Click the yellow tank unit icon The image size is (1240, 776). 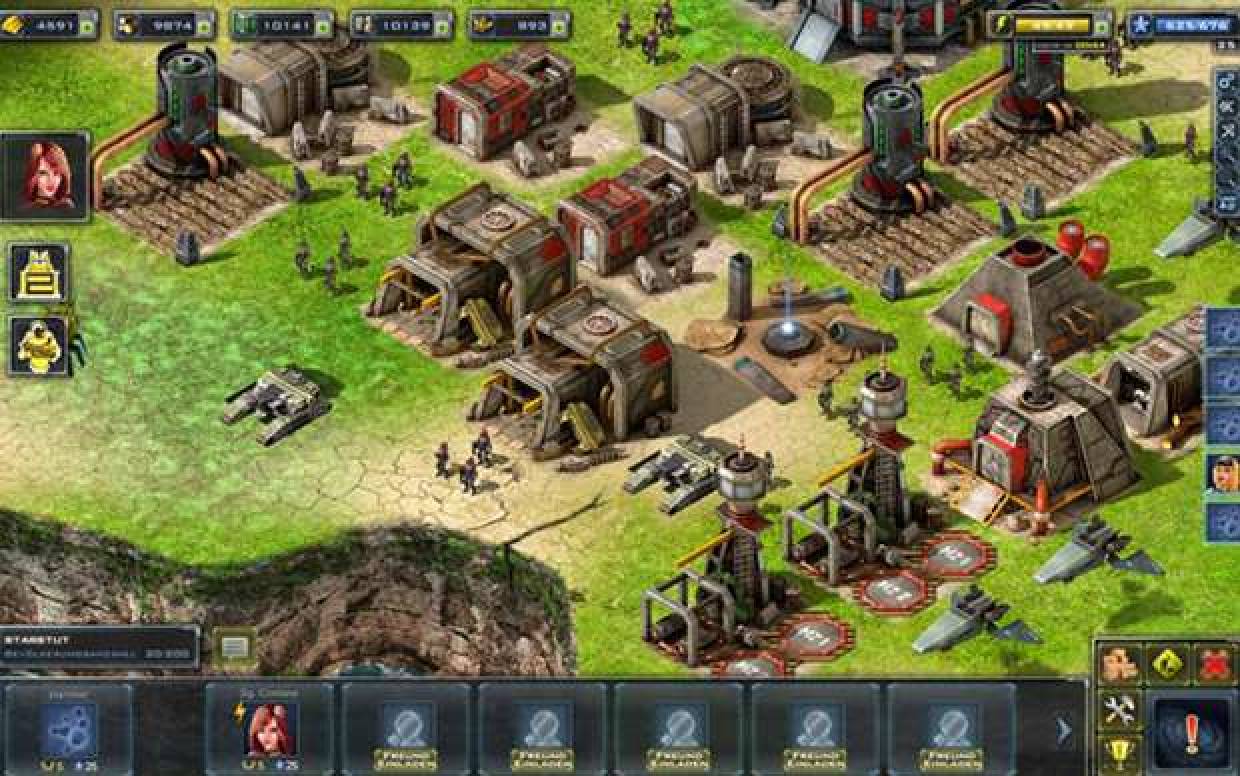[39, 272]
